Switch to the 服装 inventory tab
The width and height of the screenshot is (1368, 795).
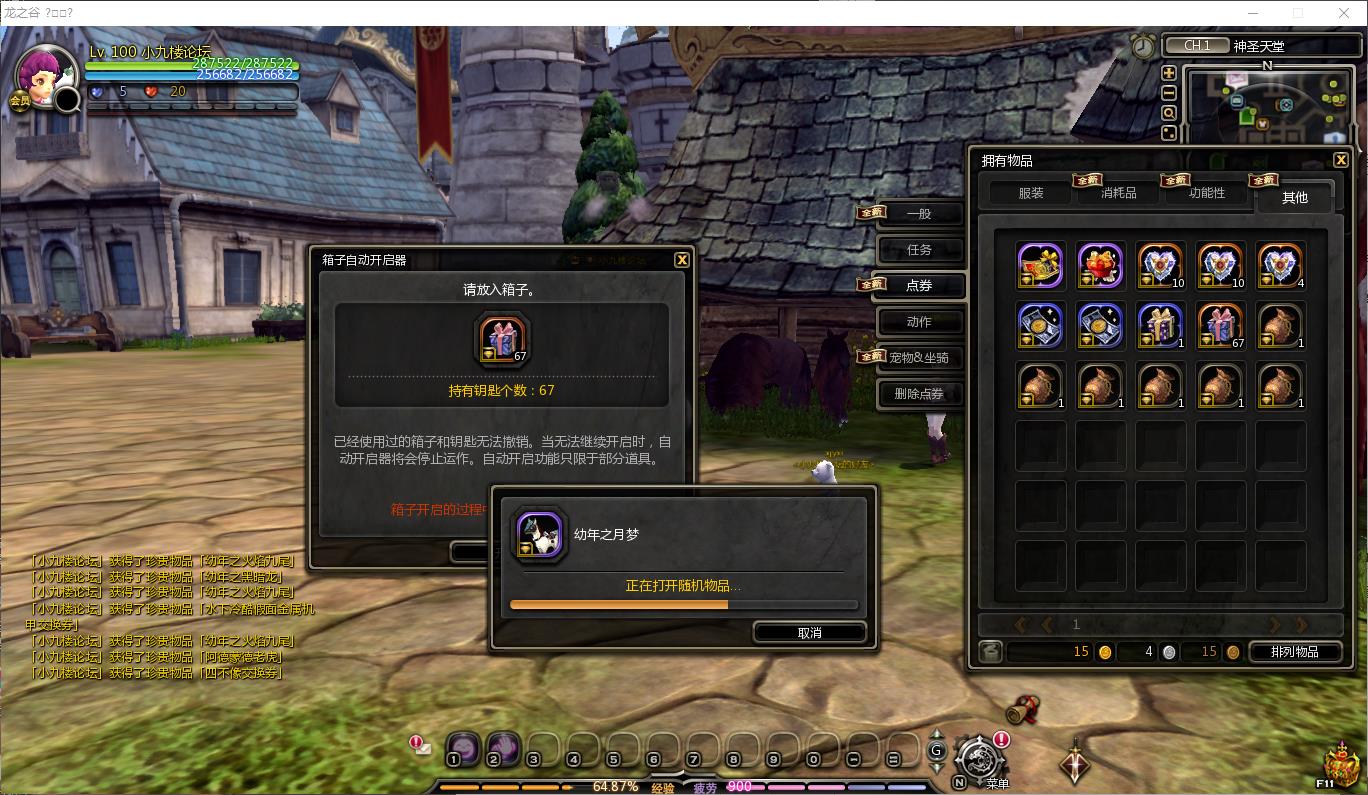coord(1030,193)
